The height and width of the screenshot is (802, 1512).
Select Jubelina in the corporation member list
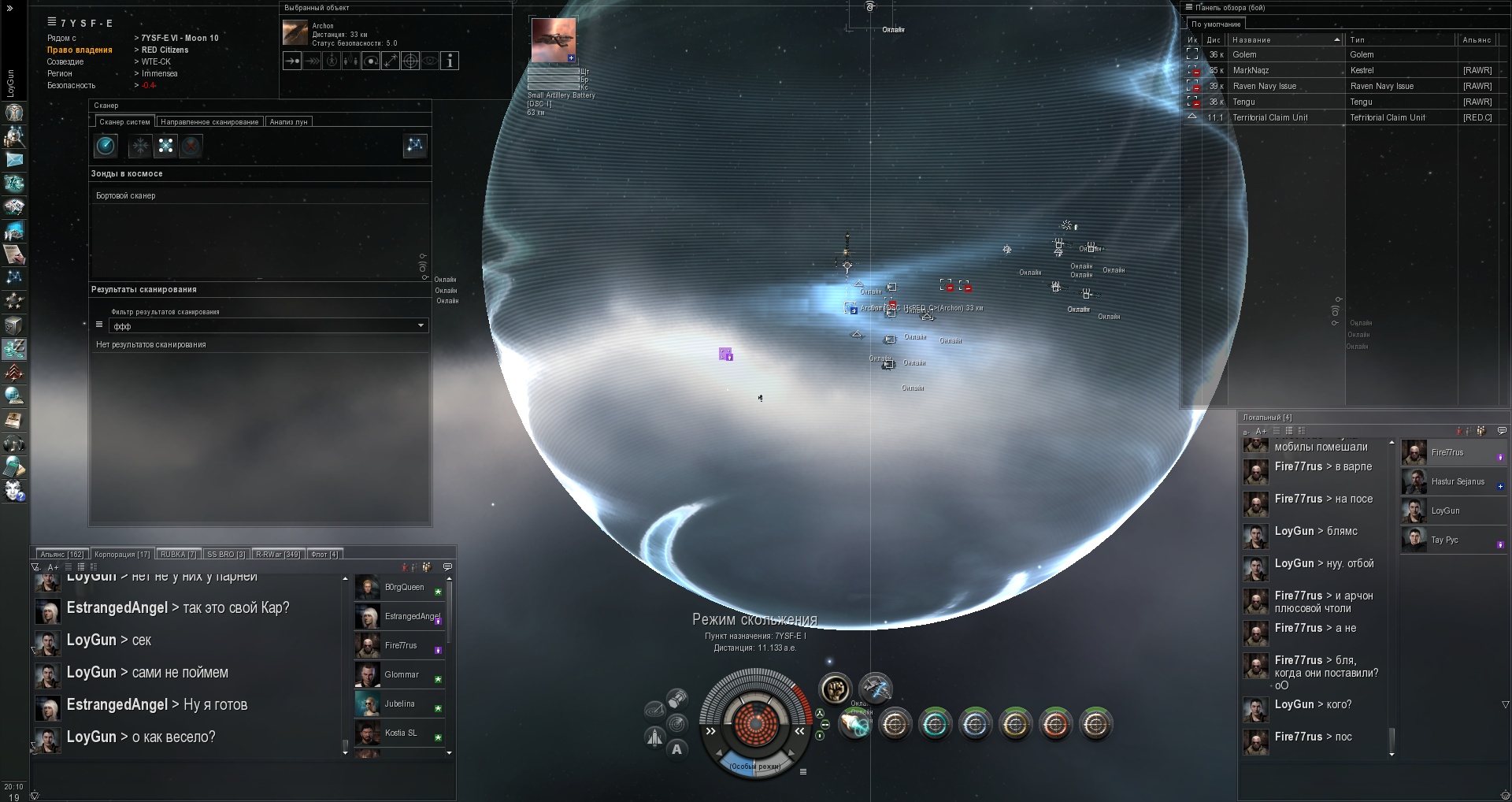coord(399,704)
